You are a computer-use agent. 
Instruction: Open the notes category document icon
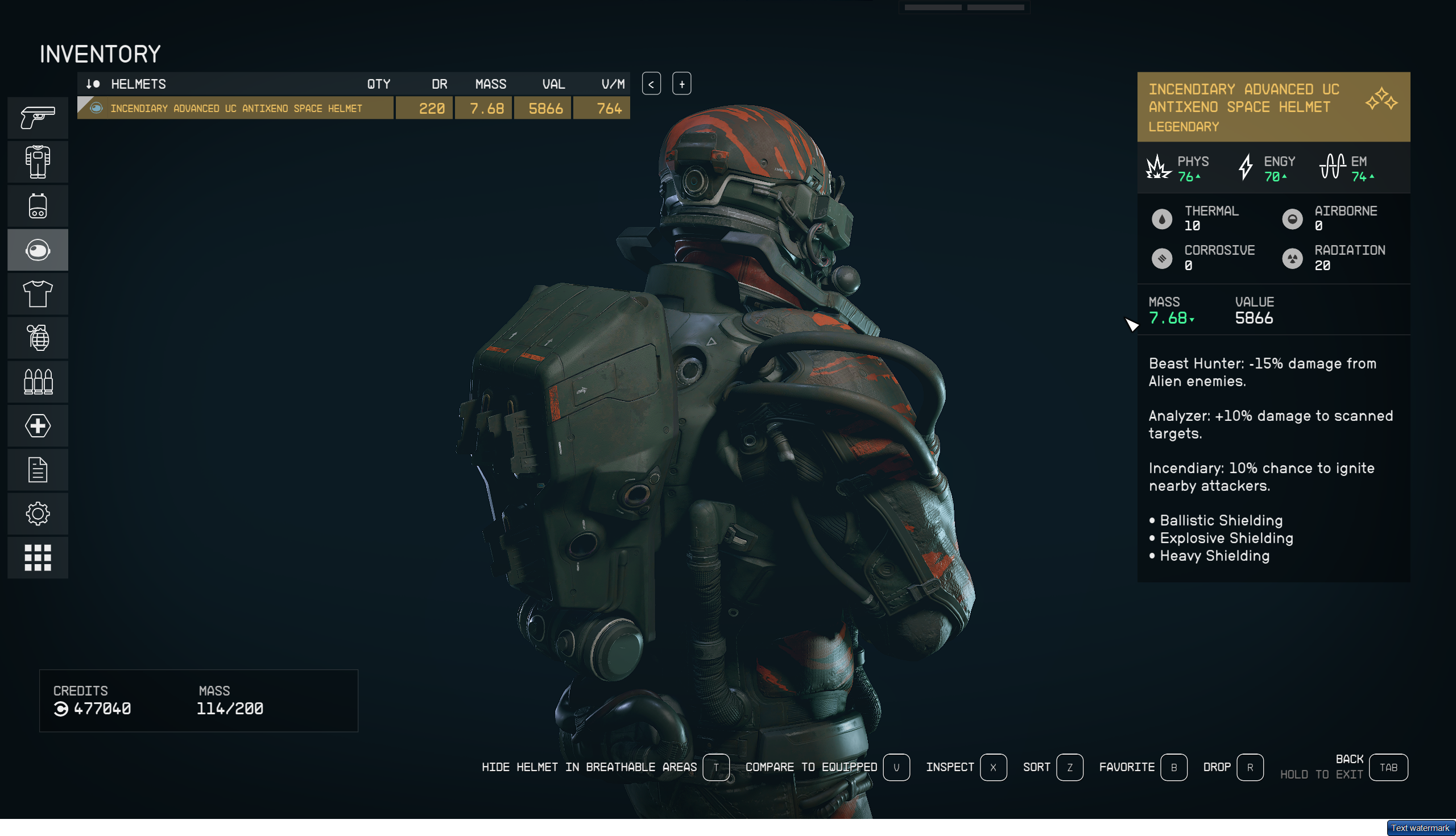tap(38, 470)
